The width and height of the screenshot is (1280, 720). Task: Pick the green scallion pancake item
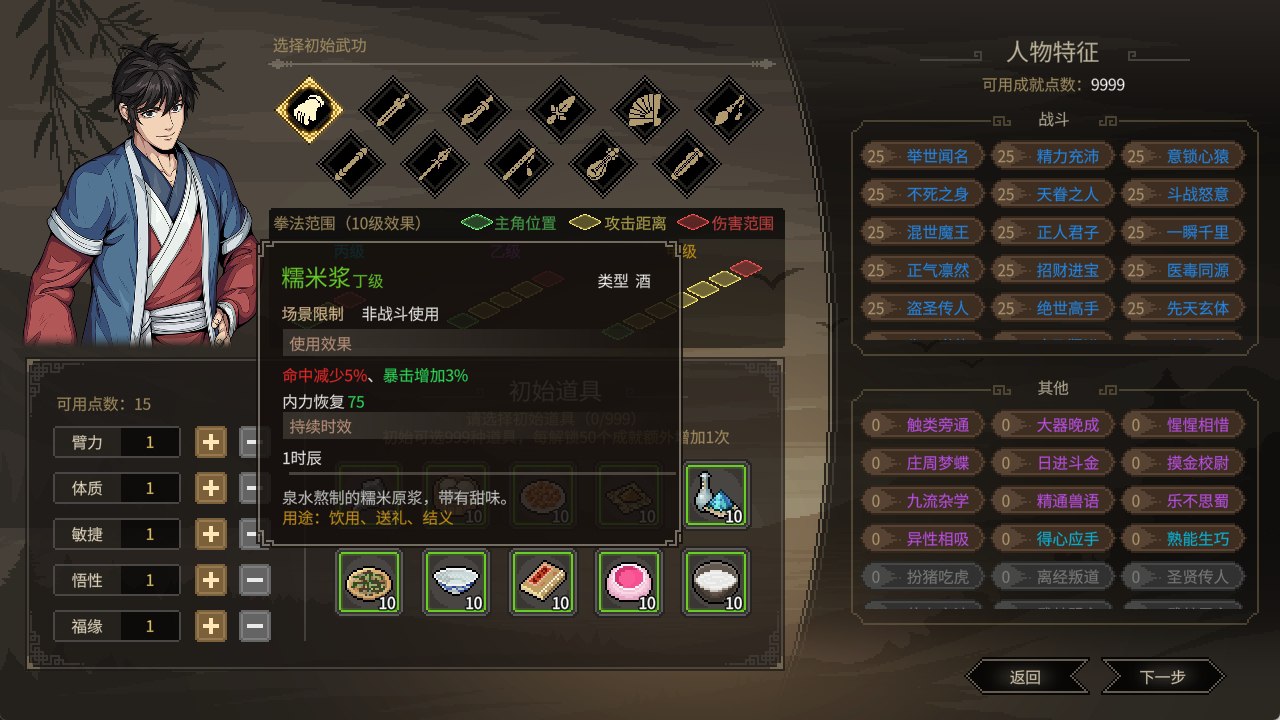pyautogui.click(x=368, y=582)
